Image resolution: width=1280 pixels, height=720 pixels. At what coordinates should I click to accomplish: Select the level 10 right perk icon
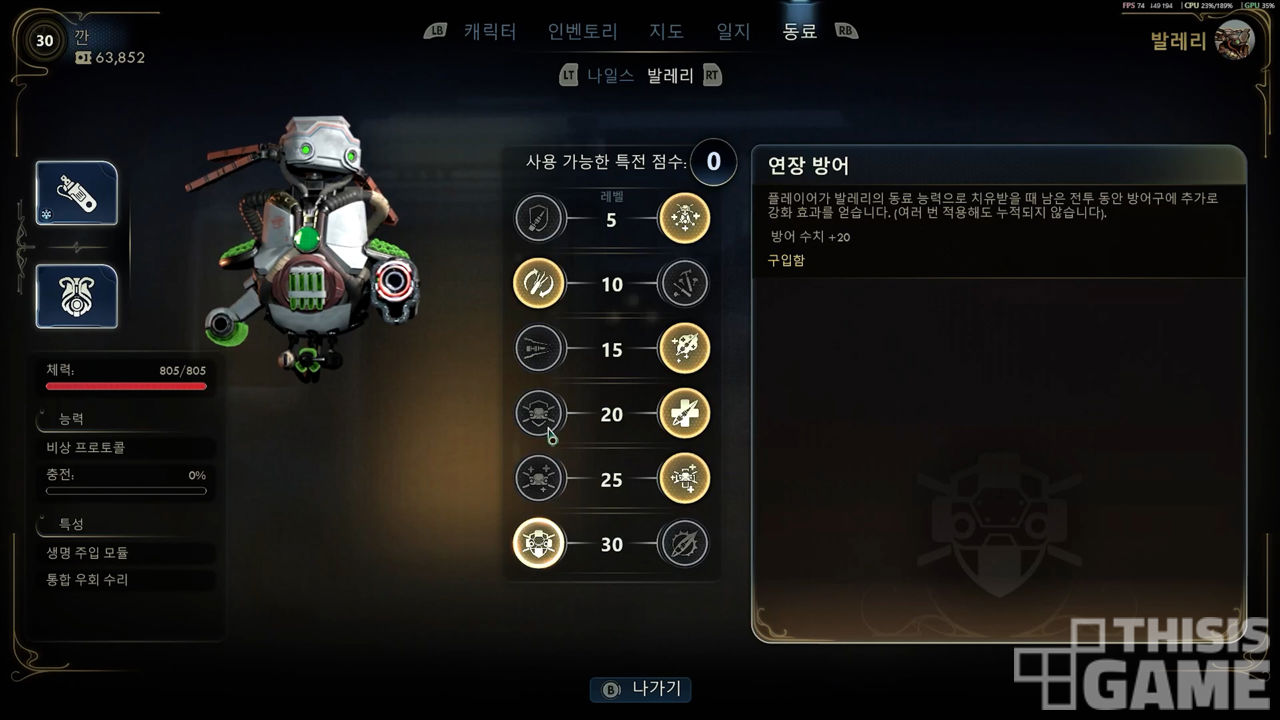685,284
